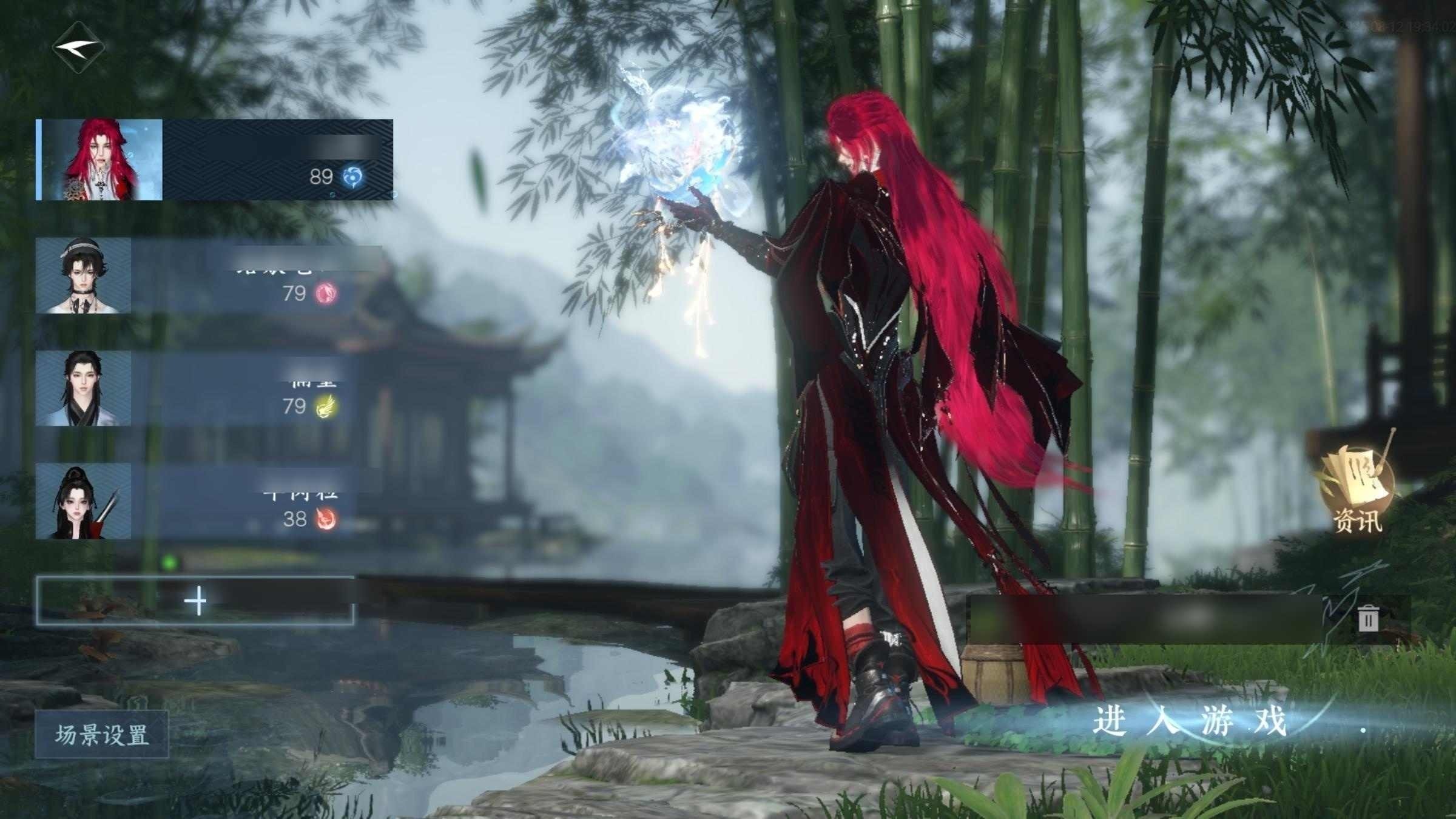Image resolution: width=1456 pixels, height=819 pixels.
Task: Select the red-haired level 89 character
Action: 214,160
